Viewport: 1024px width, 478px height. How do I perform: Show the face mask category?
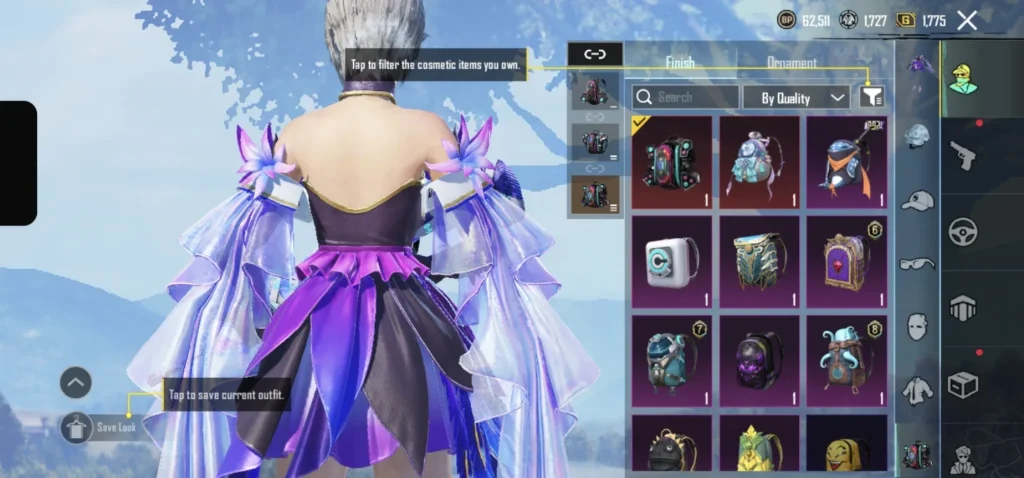(917, 326)
